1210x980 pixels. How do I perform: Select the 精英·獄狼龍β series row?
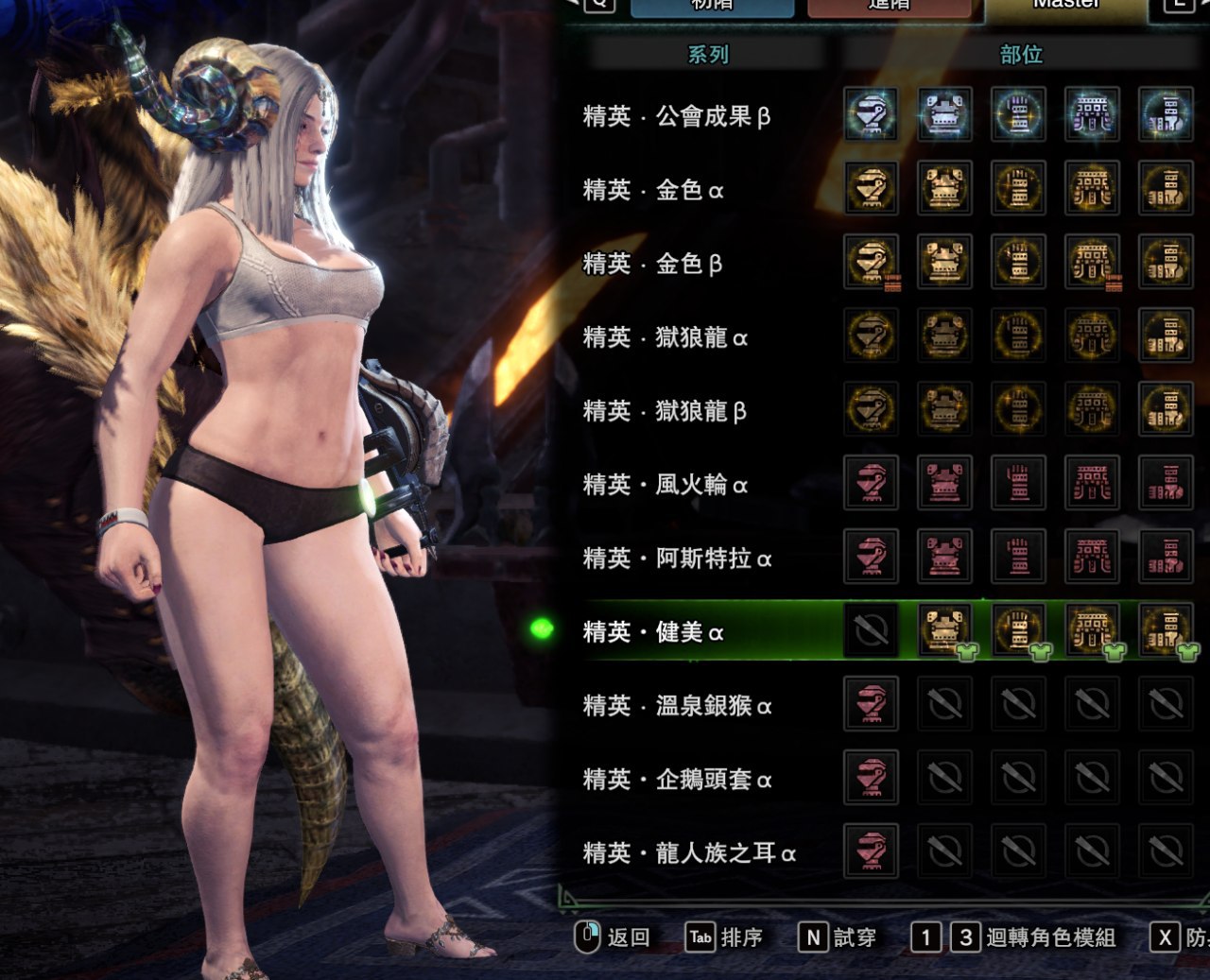pos(665,411)
